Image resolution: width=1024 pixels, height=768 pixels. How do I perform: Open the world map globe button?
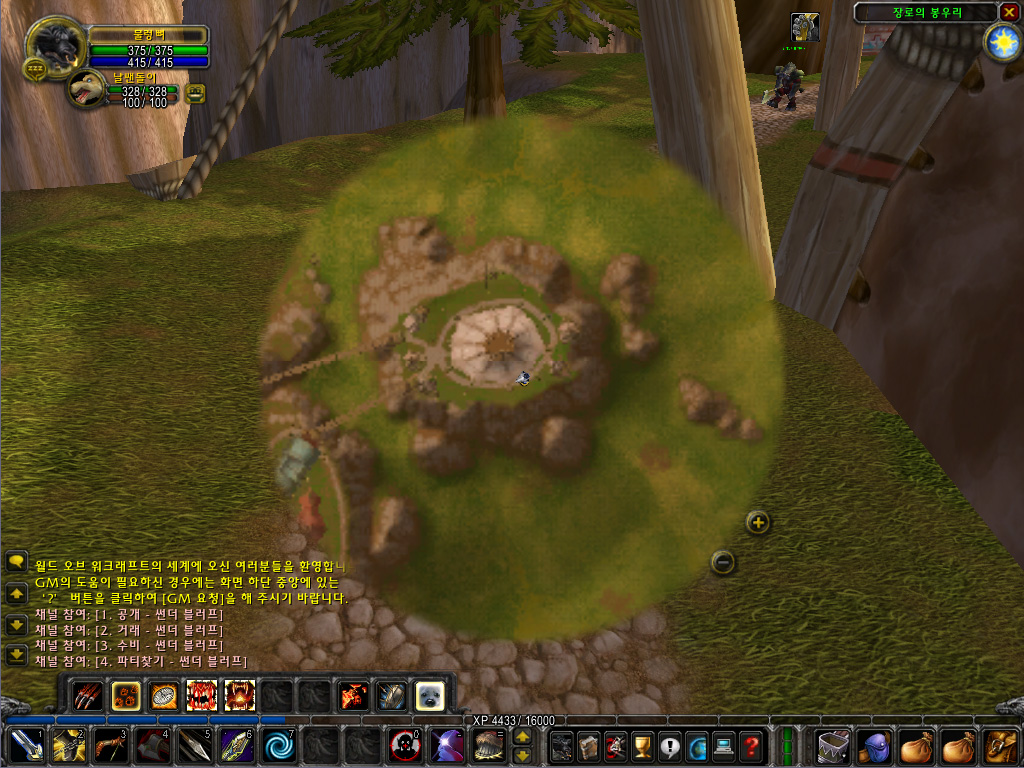[x=695, y=746]
